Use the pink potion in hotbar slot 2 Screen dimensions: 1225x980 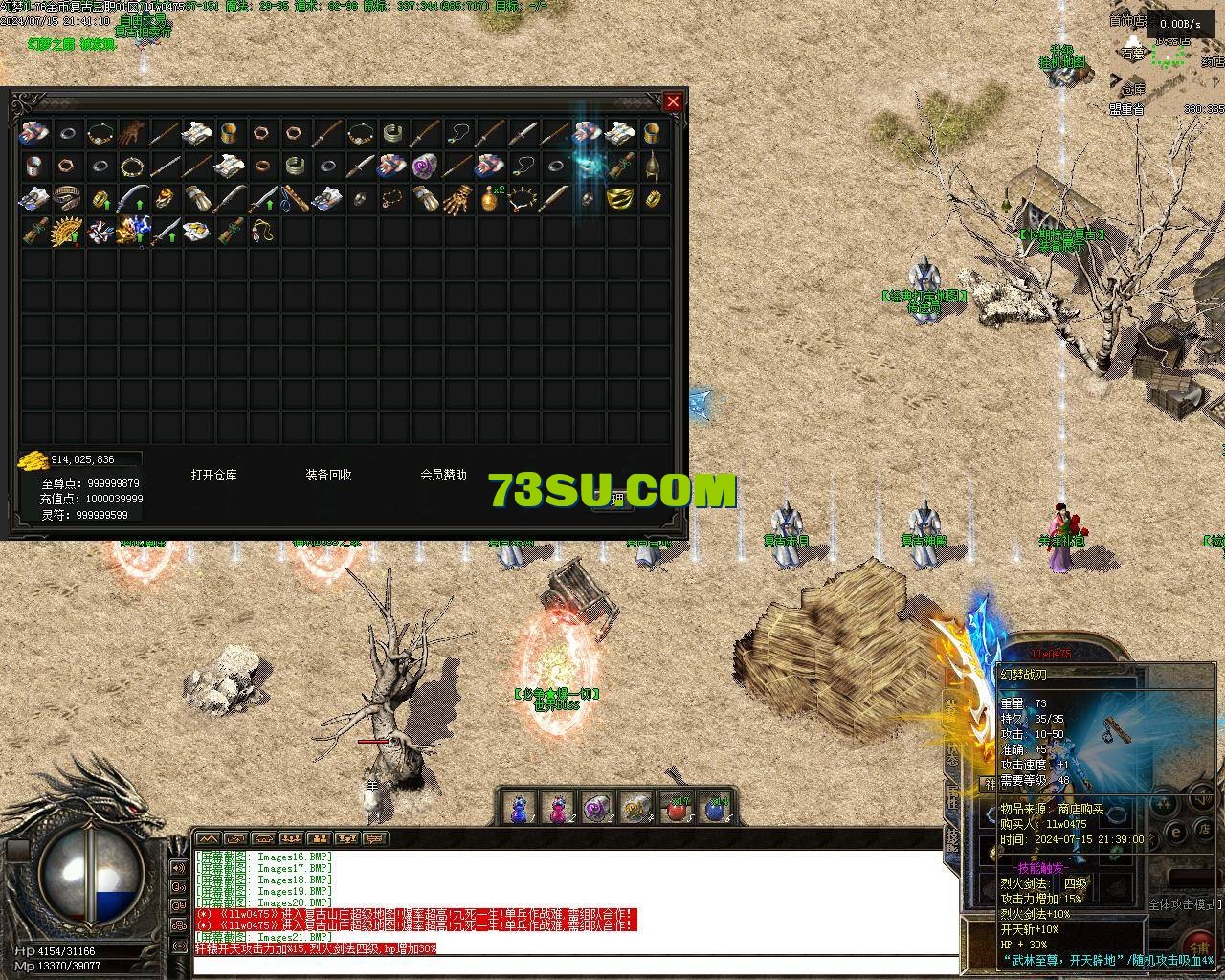click(x=558, y=809)
